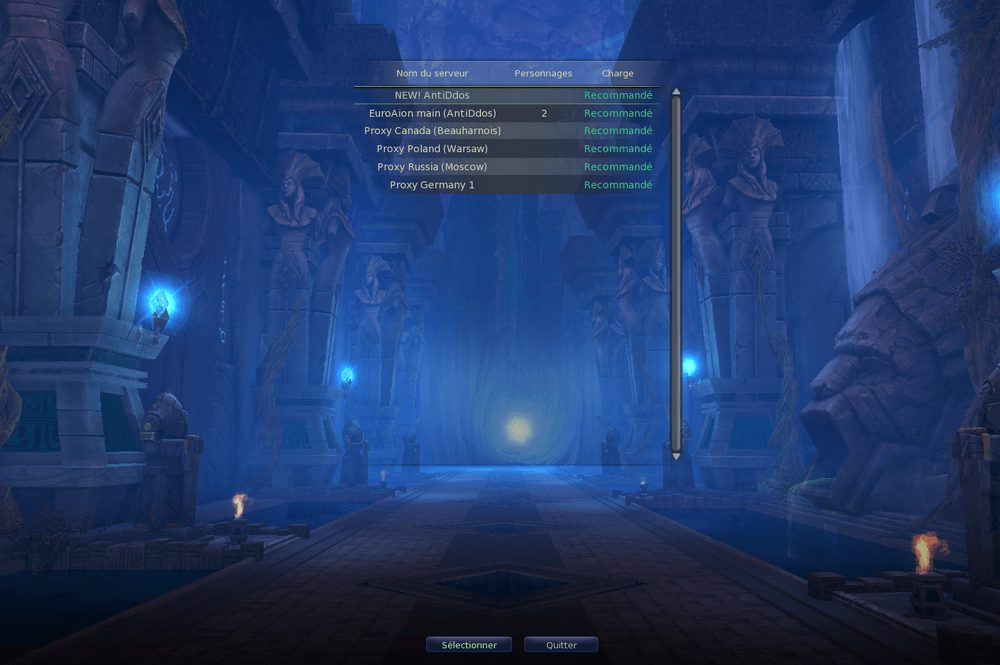Select the Proxy Poland (Warsaw) server
The height and width of the screenshot is (665, 1000).
point(432,149)
